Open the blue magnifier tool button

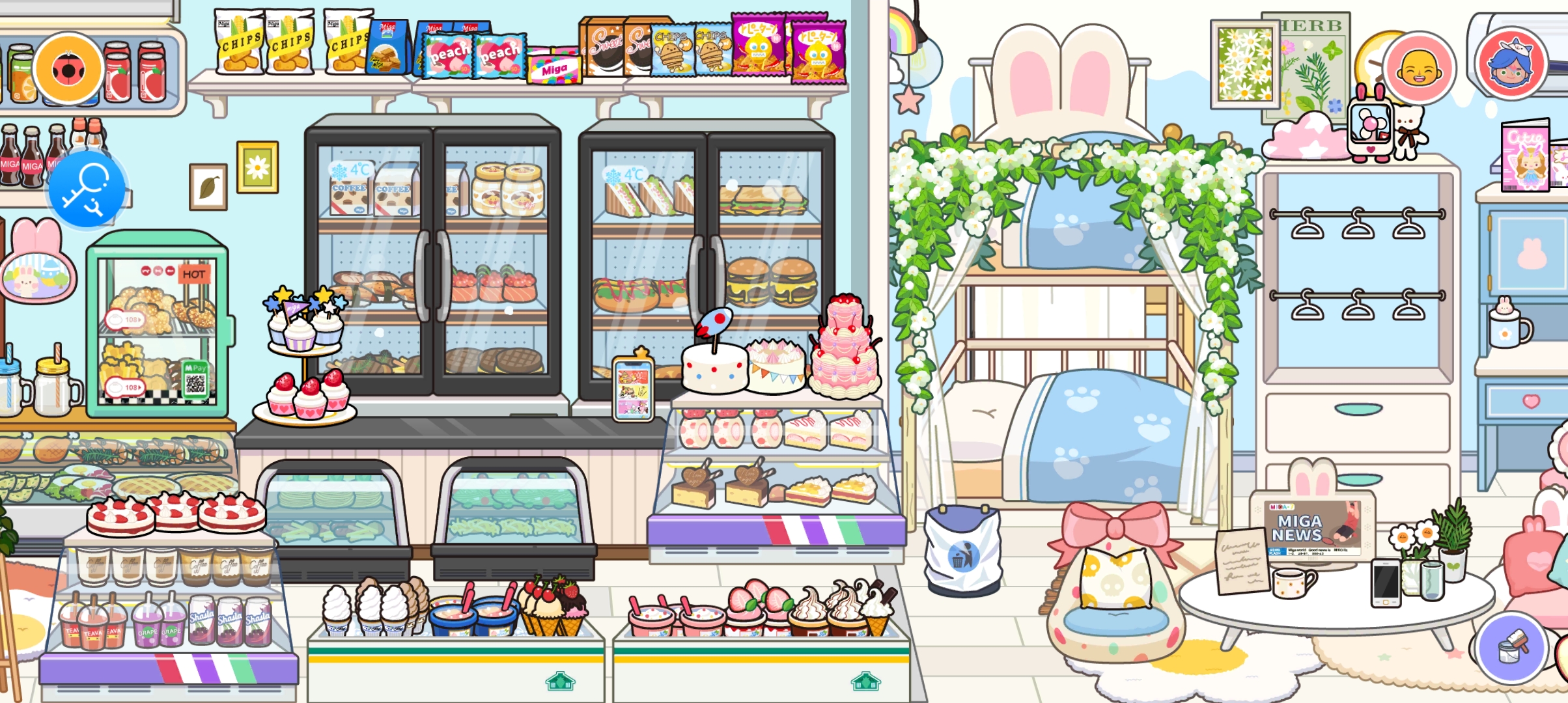pyautogui.click(x=87, y=189)
